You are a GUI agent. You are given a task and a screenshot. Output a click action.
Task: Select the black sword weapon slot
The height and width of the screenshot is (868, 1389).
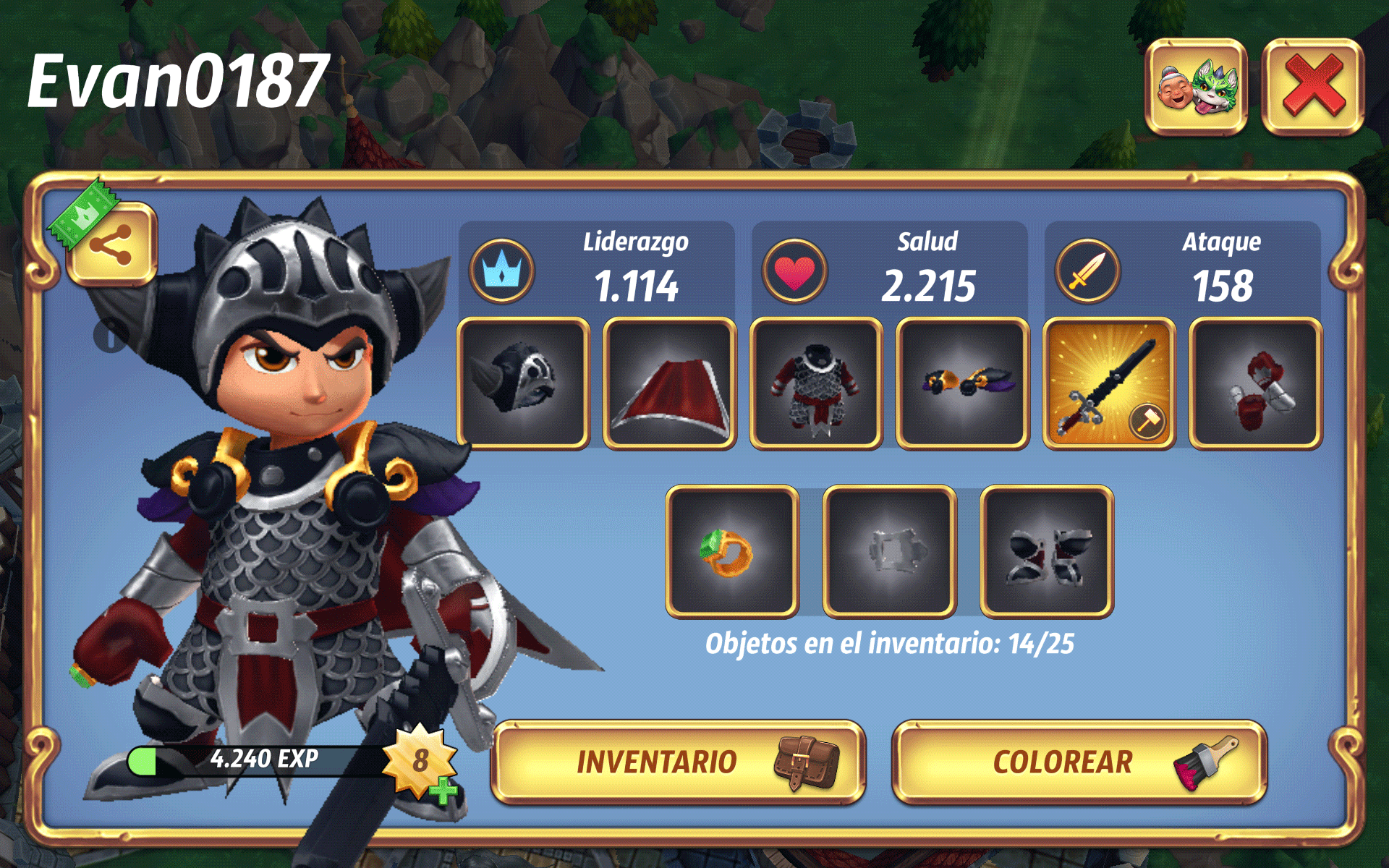tap(1109, 383)
